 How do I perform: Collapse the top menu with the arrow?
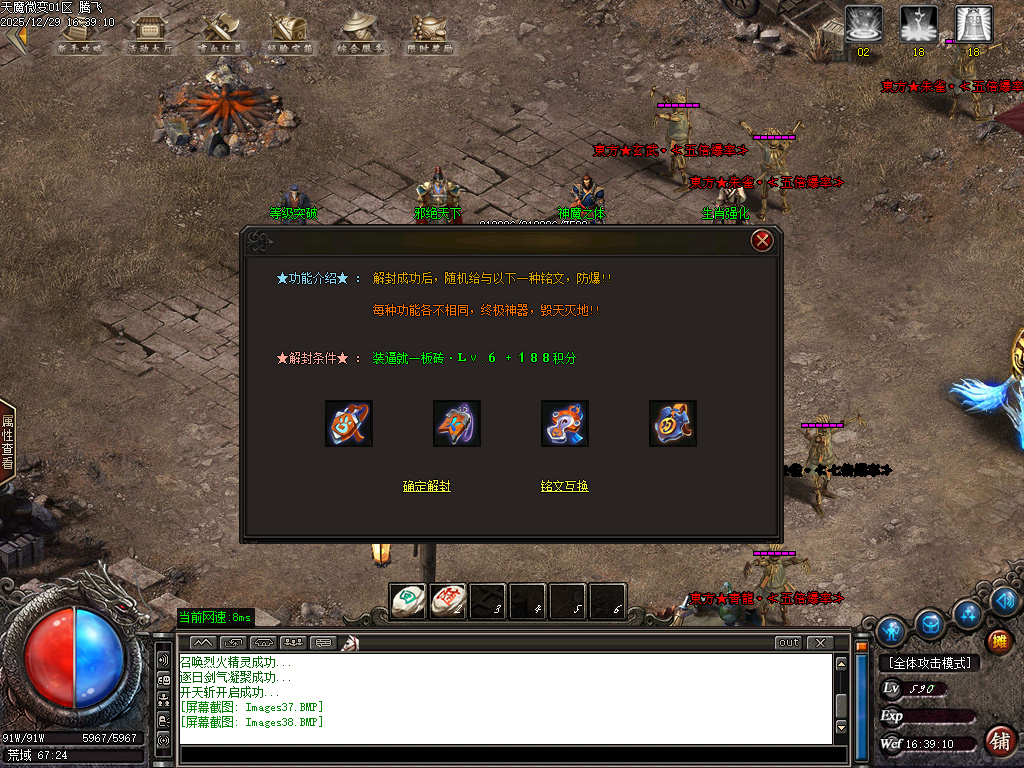(15, 38)
